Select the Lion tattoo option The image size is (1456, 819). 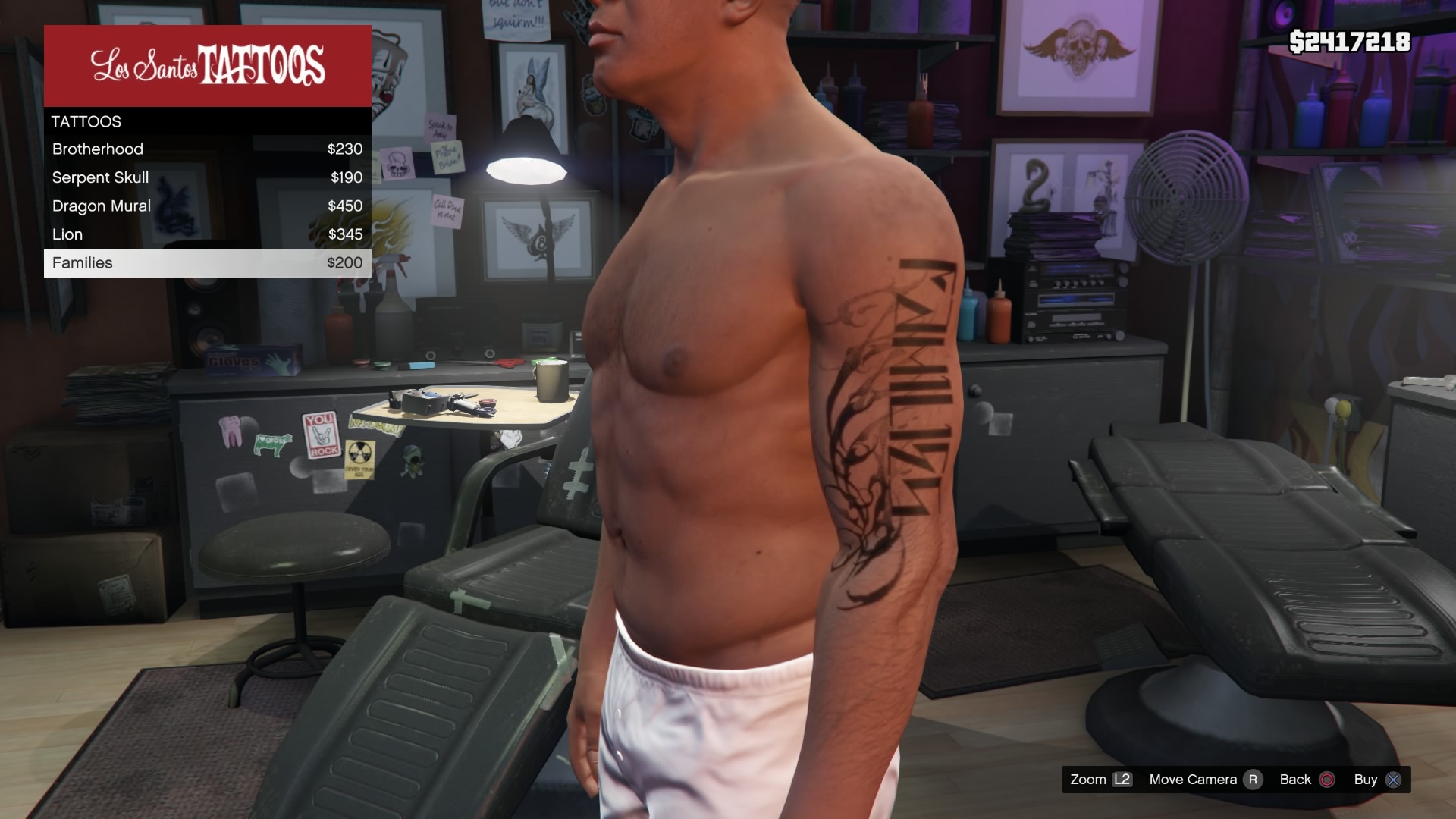(207, 234)
